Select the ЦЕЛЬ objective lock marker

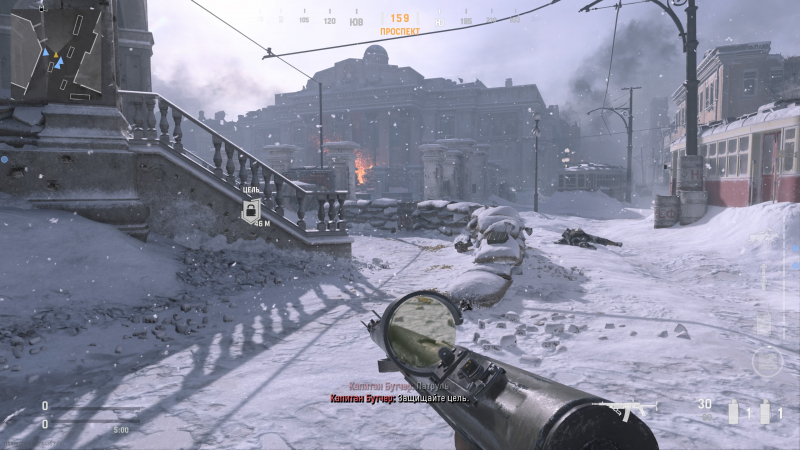(x=253, y=209)
